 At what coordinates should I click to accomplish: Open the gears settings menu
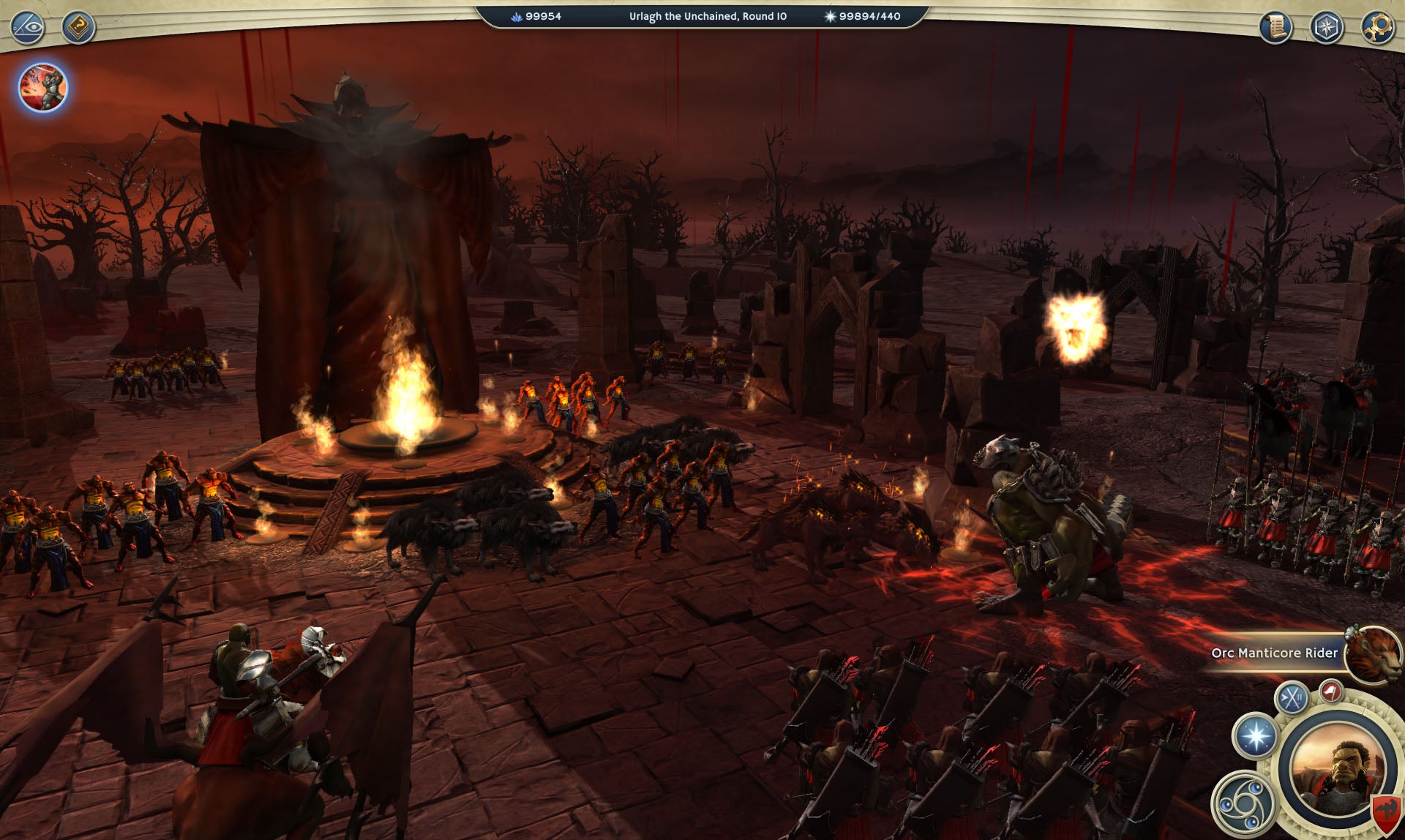(1377, 27)
